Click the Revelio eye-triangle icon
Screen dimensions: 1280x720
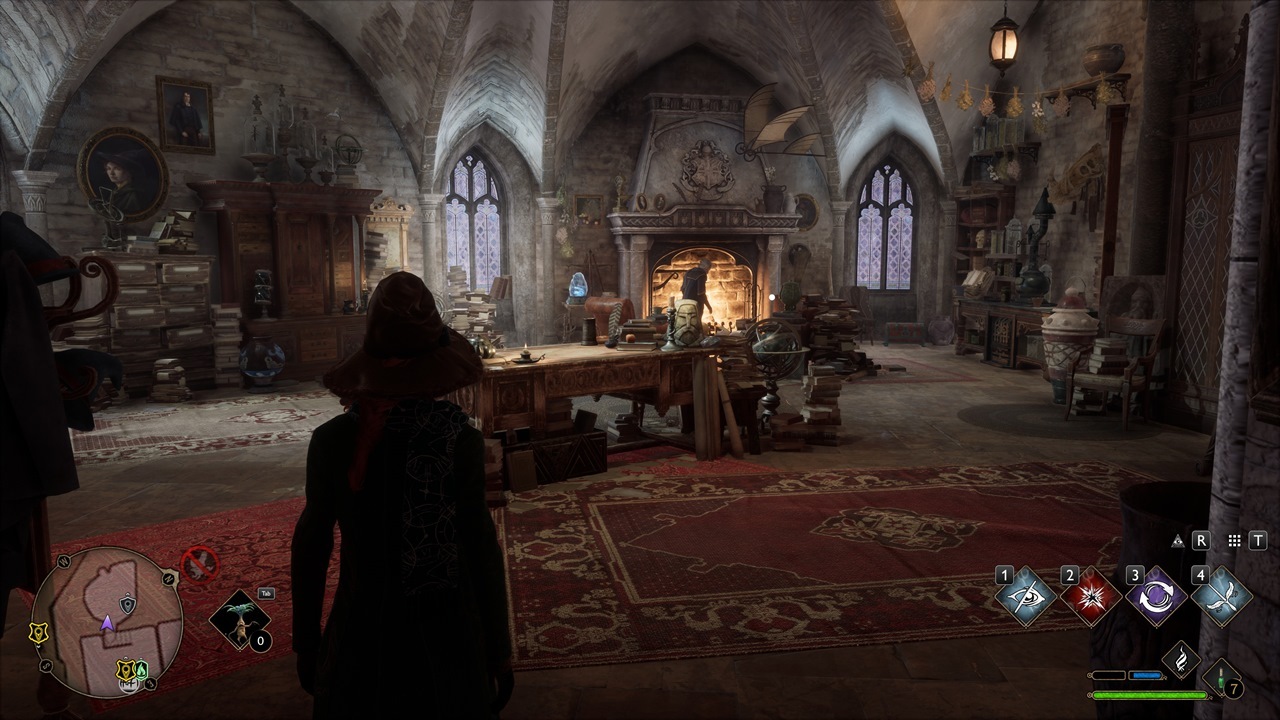[x=1177, y=541]
